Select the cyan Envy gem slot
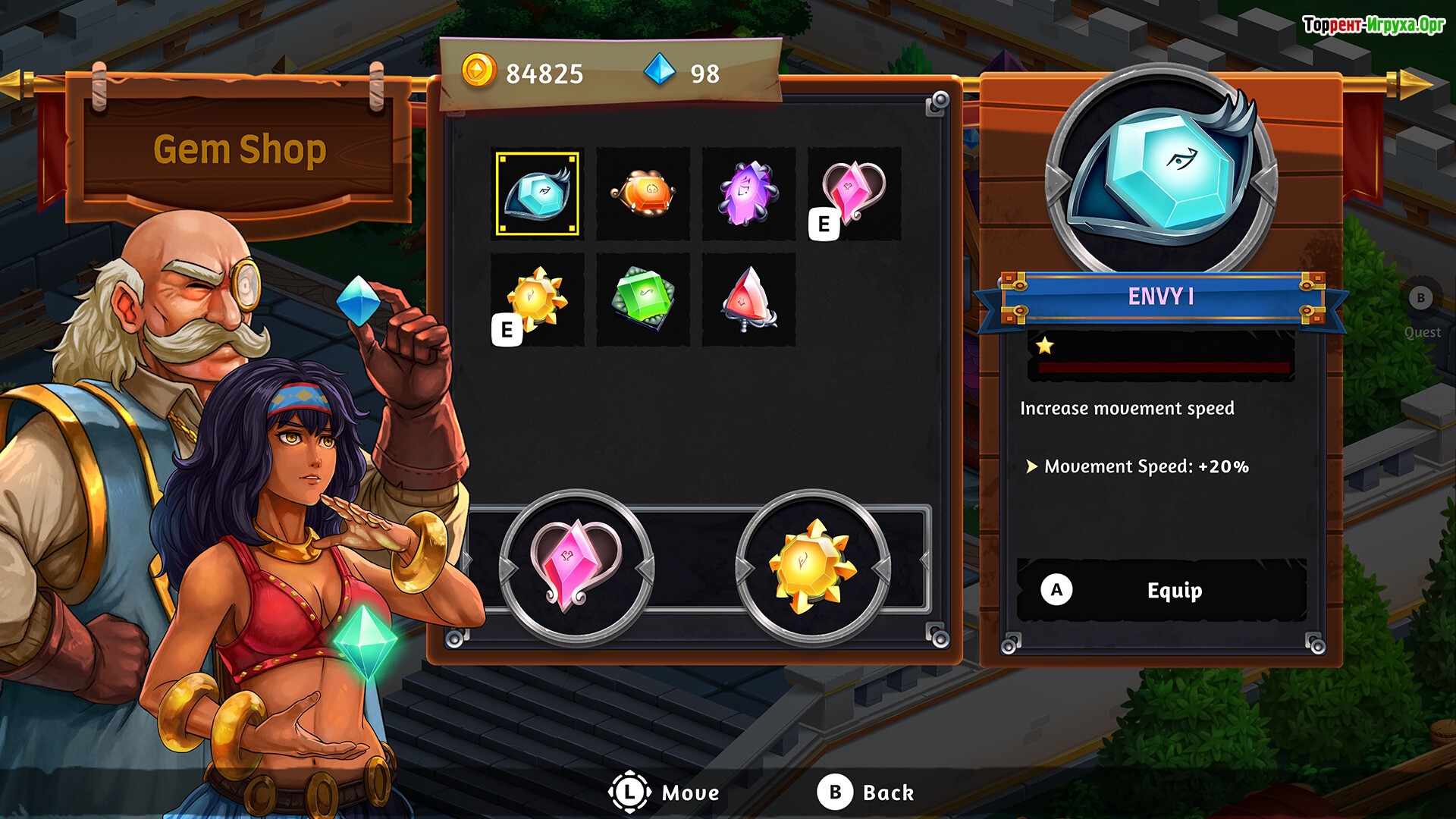Viewport: 1456px width, 819px height. [537, 194]
